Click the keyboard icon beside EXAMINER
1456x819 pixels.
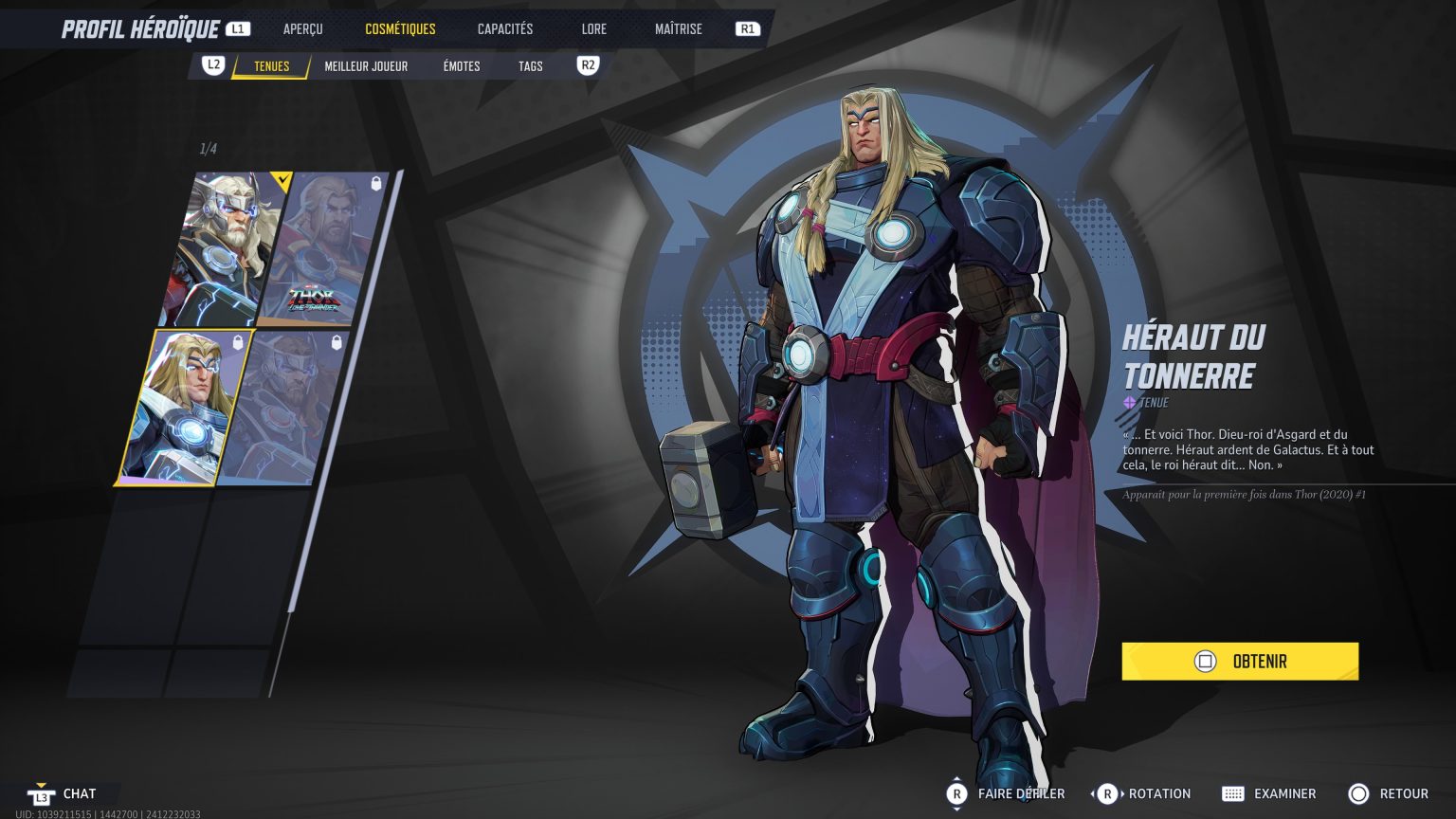pos(1233,793)
